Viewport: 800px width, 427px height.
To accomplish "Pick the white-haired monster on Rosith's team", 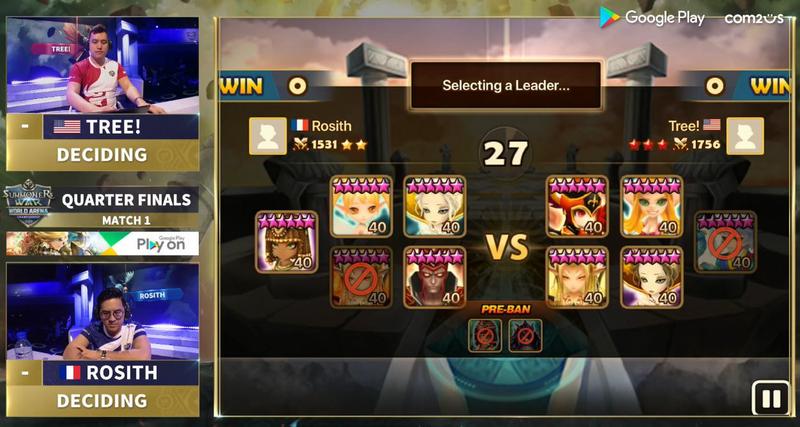I will coord(435,207).
